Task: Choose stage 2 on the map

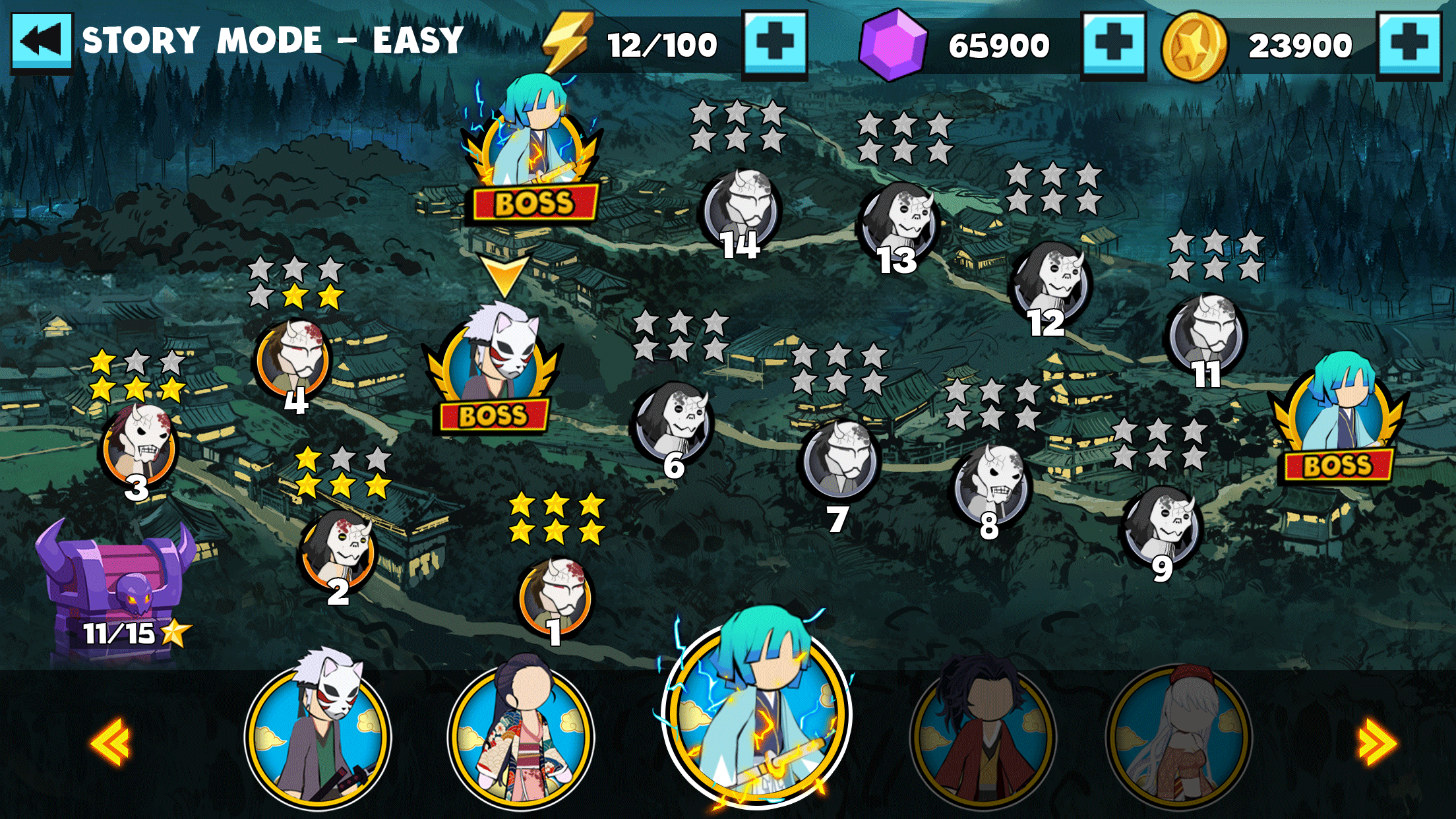Action: 338,551
